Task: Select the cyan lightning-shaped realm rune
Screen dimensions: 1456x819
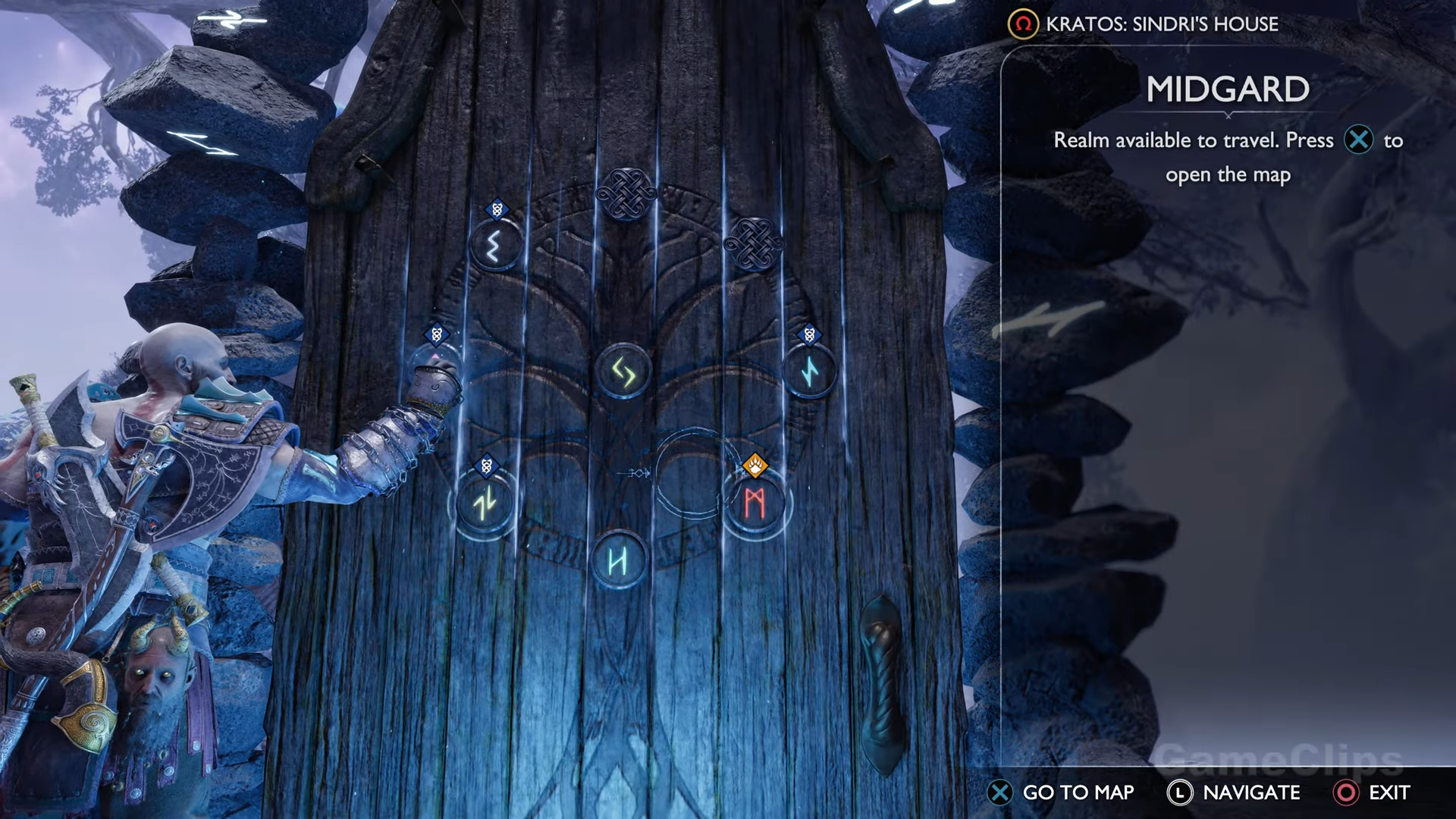Action: [x=810, y=372]
